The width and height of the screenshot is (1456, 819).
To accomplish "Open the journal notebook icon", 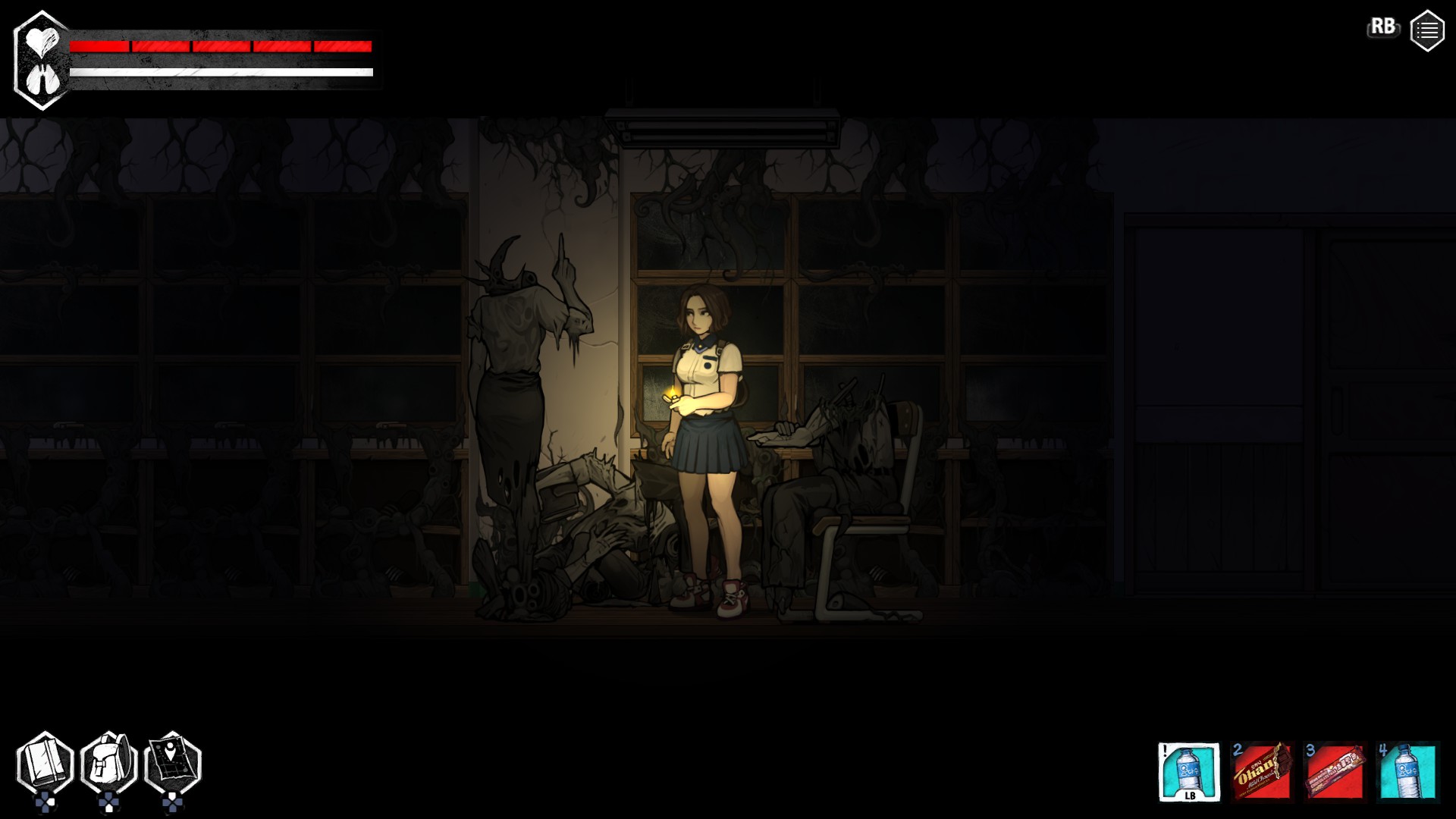I will click(45, 764).
